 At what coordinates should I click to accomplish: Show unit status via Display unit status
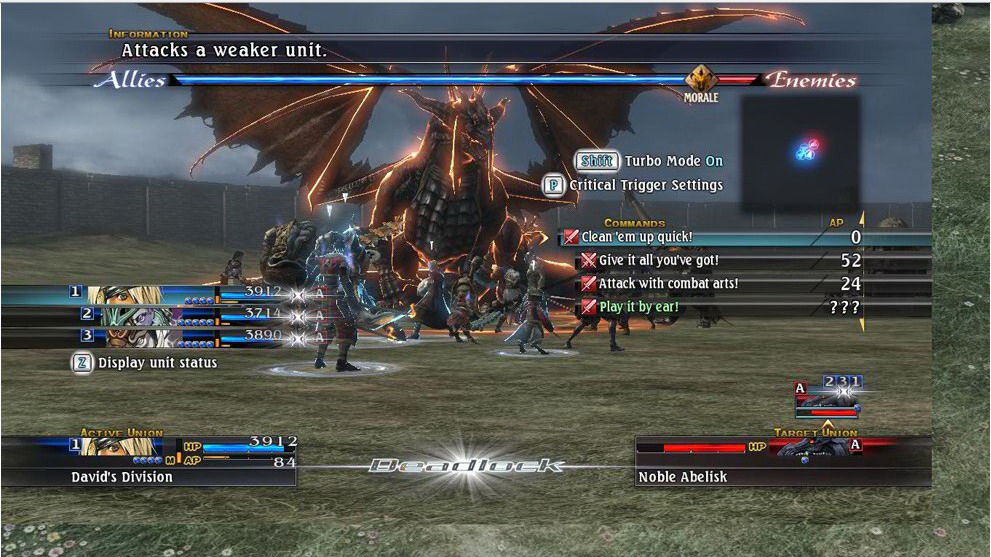(146, 363)
